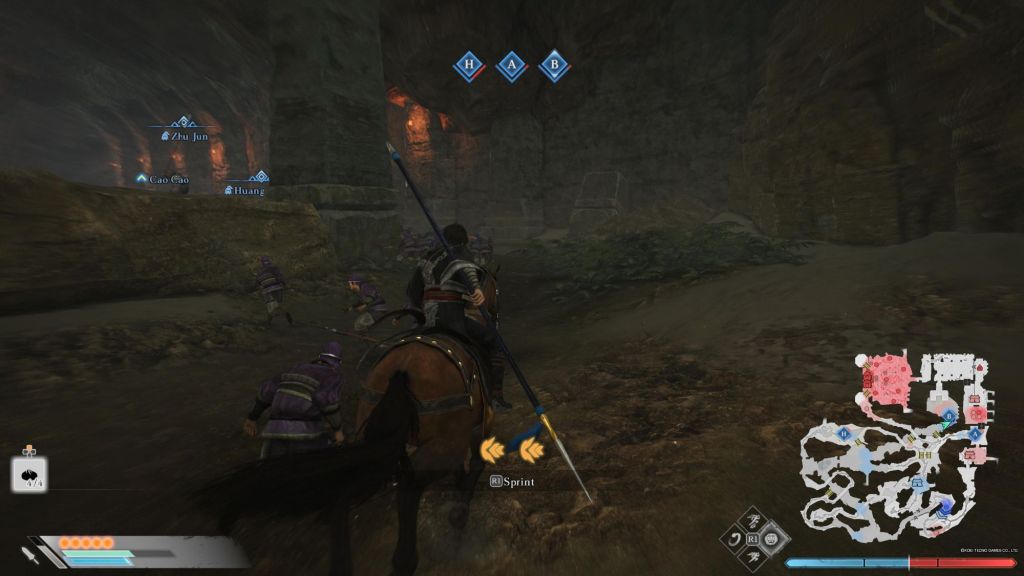Activate the left battle art diamond
1024x576 pixels.
pyautogui.click(x=735, y=540)
